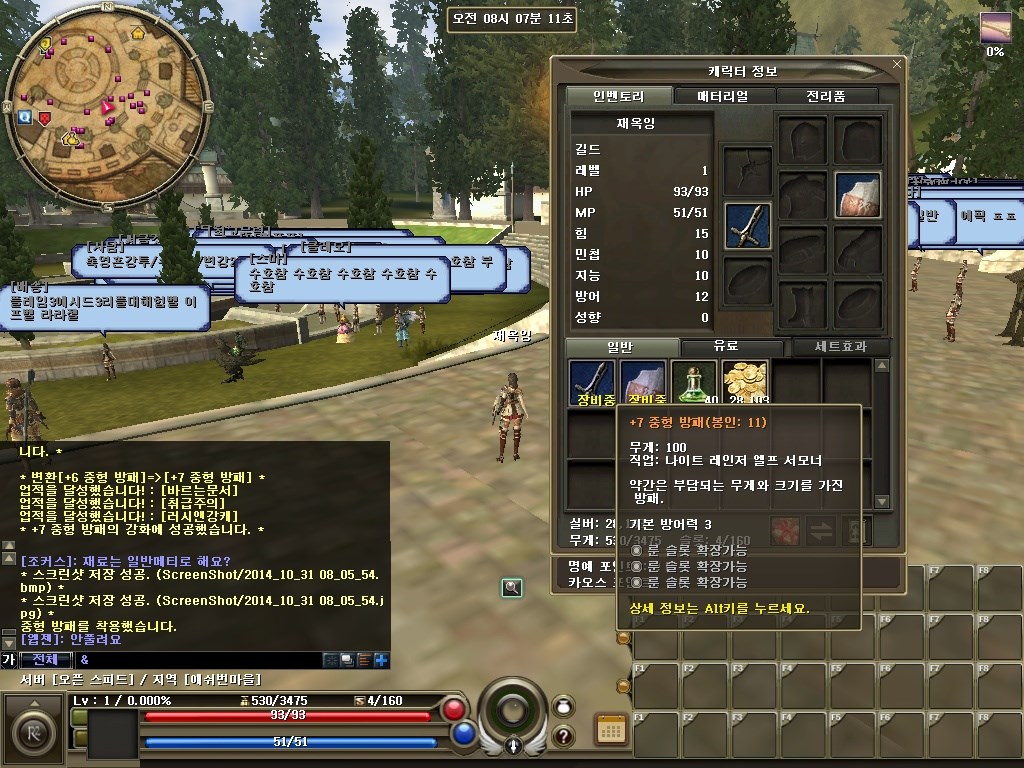Select the yellow house marker on the minimap

138,33
